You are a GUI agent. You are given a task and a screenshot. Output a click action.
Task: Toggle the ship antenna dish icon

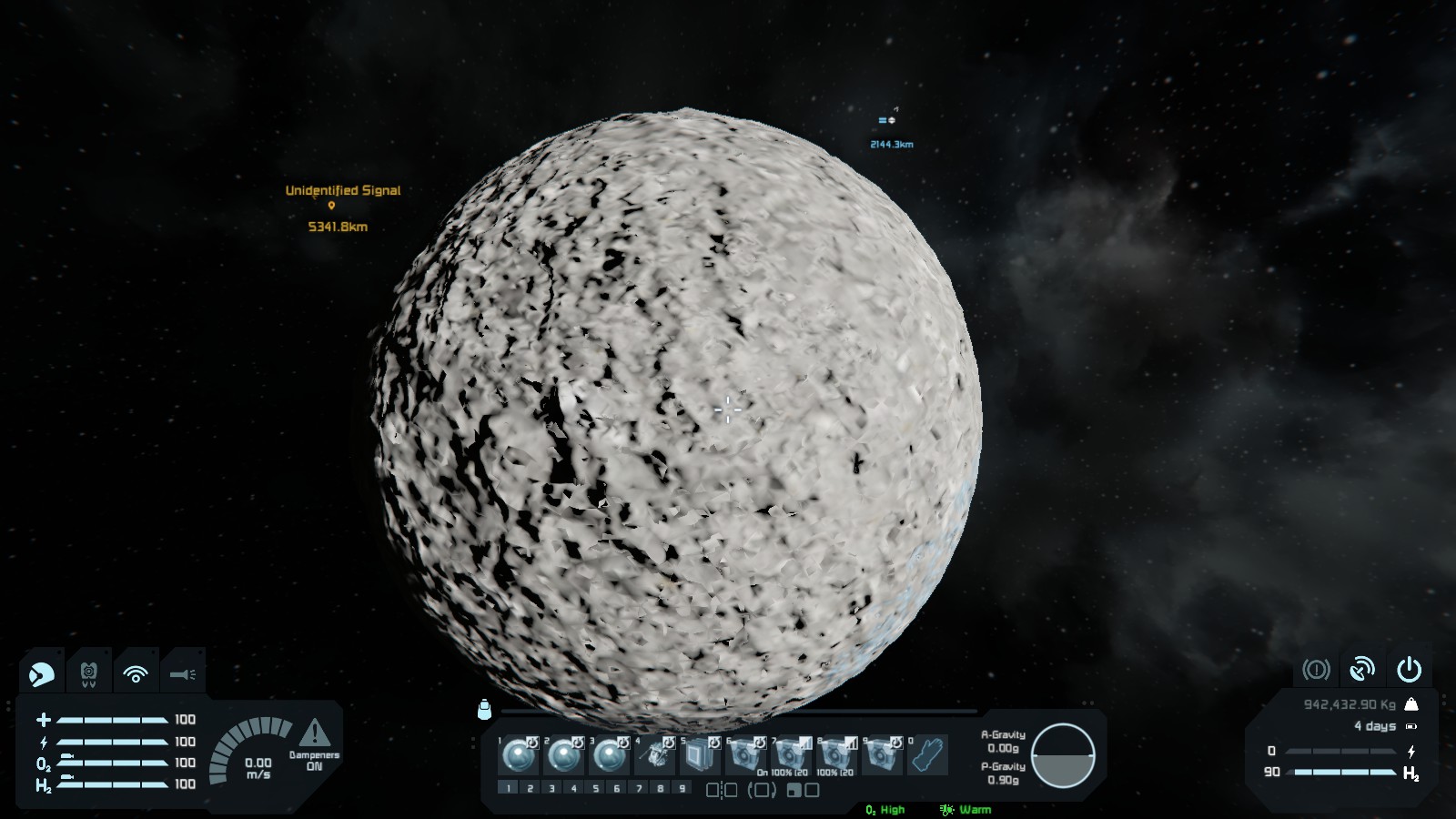(1362, 670)
